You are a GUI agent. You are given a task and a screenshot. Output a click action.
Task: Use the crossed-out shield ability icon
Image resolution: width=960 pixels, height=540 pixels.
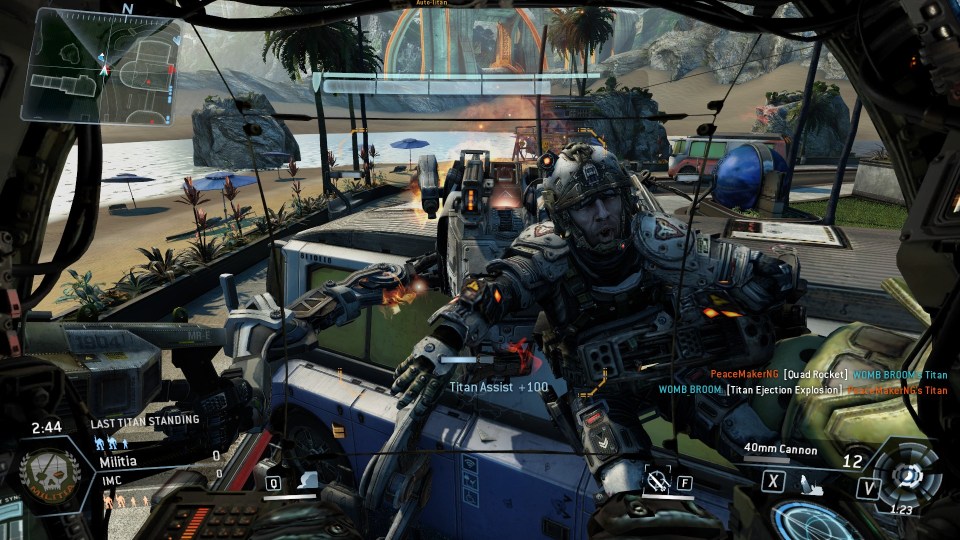[x=655, y=482]
